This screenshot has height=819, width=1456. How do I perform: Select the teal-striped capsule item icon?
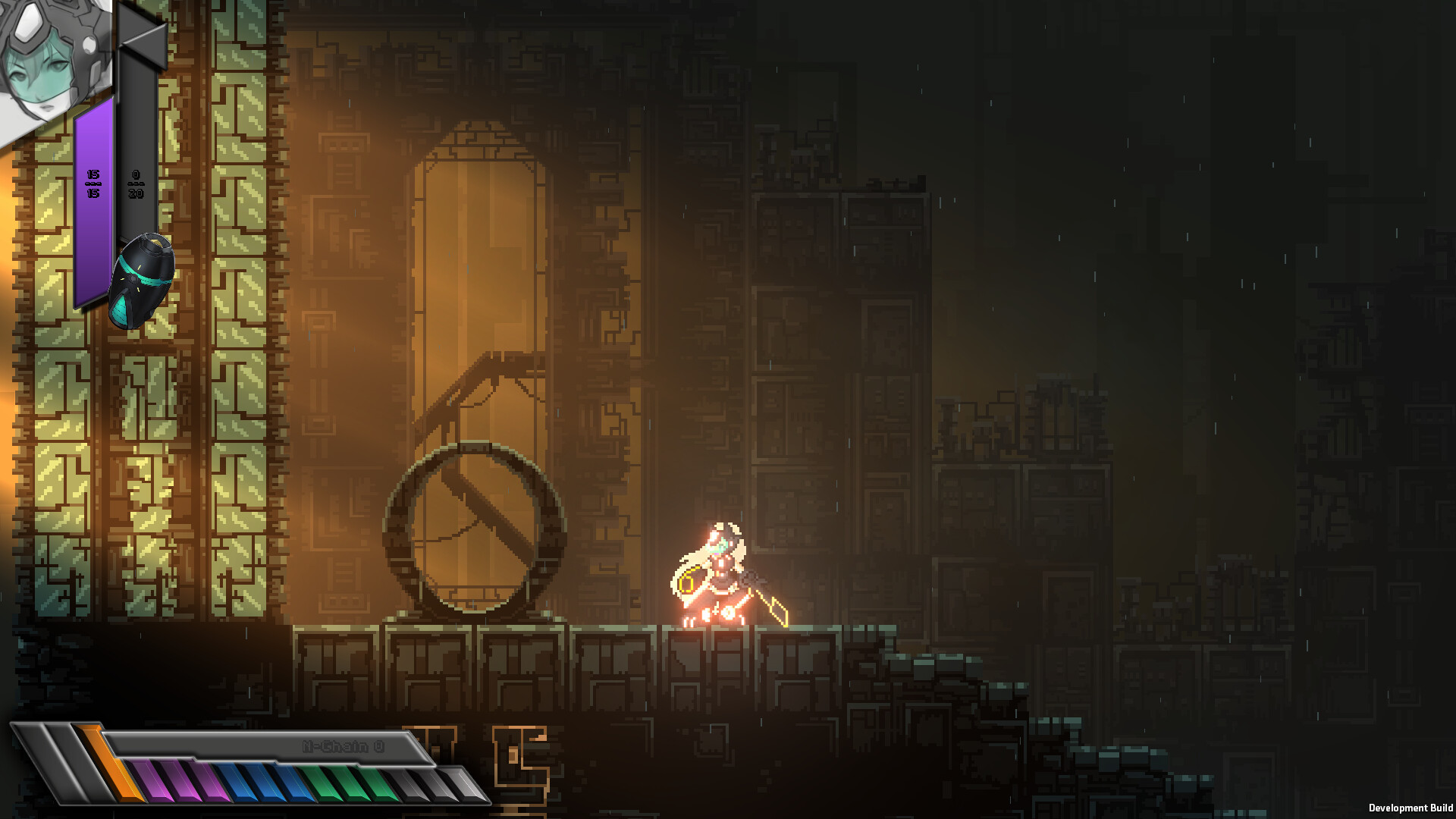[x=142, y=281]
